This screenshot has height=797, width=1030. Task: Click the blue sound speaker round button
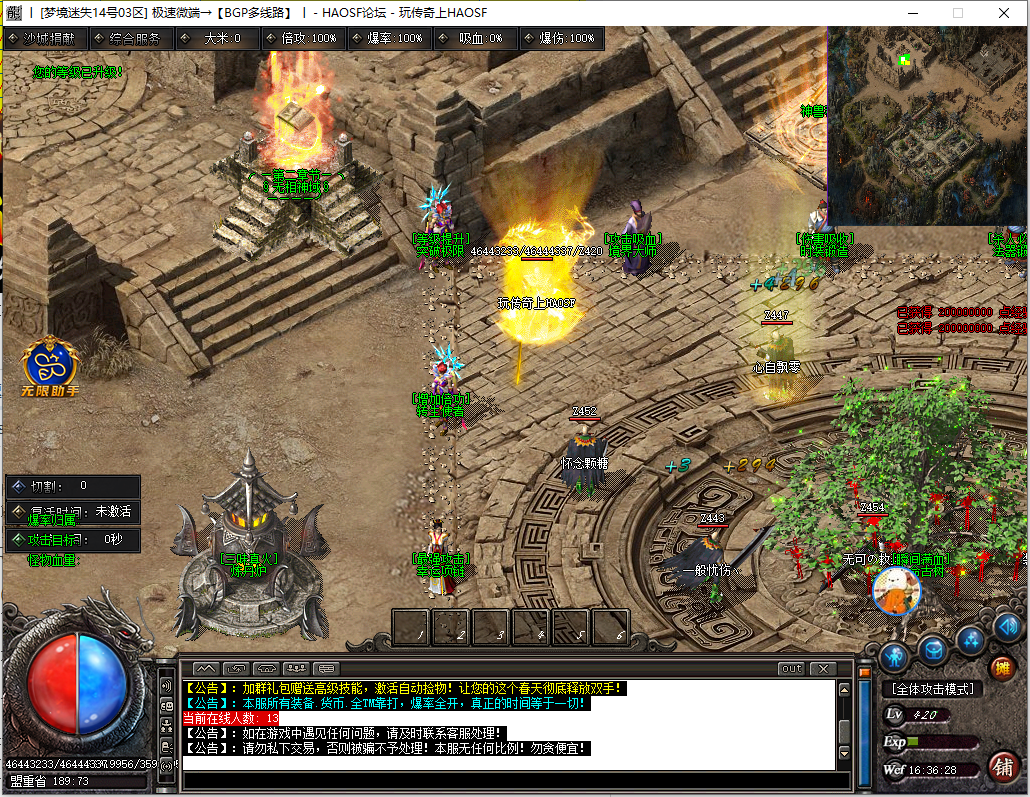click(1007, 628)
